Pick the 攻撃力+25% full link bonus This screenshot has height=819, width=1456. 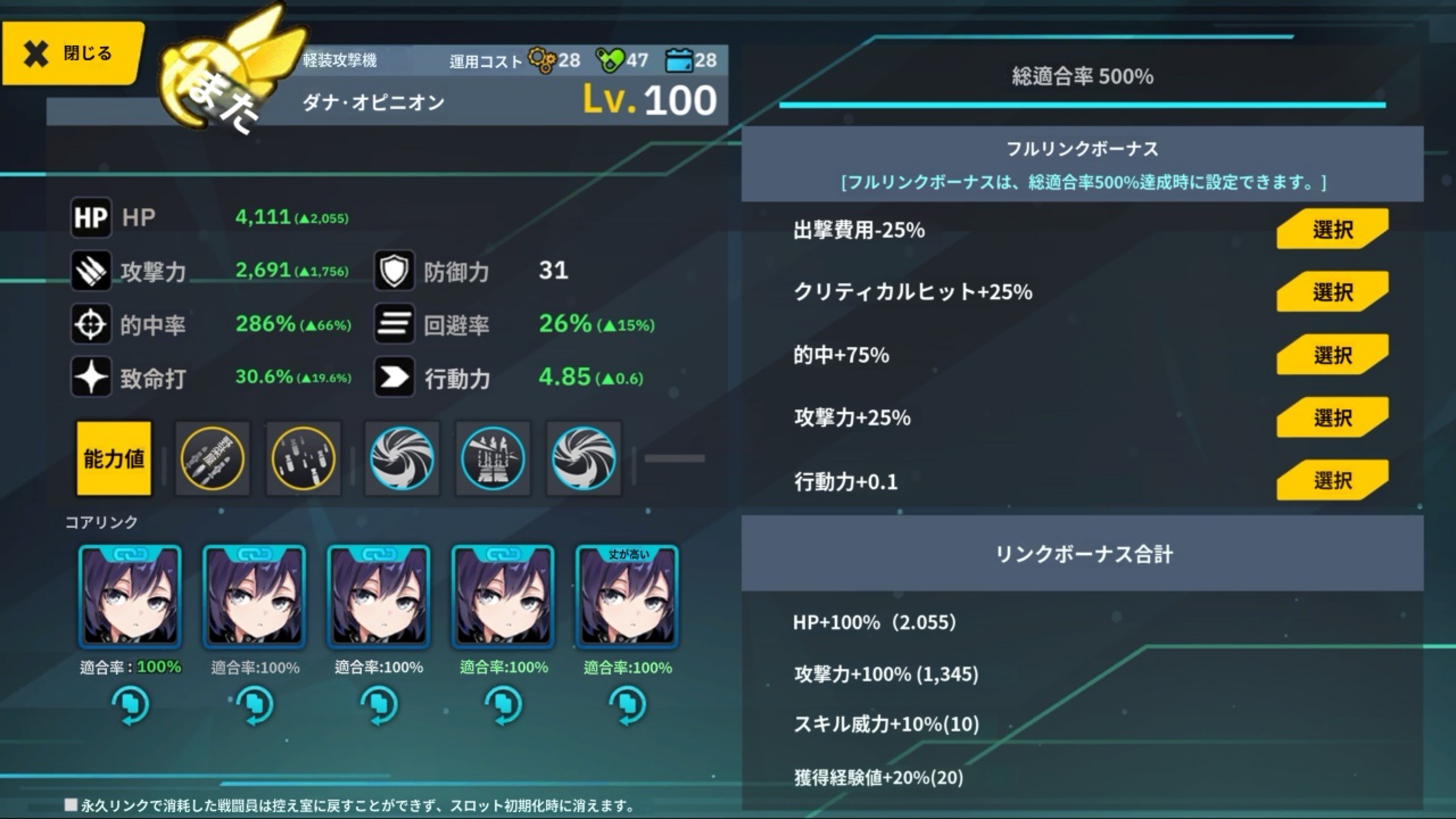[x=1331, y=417]
